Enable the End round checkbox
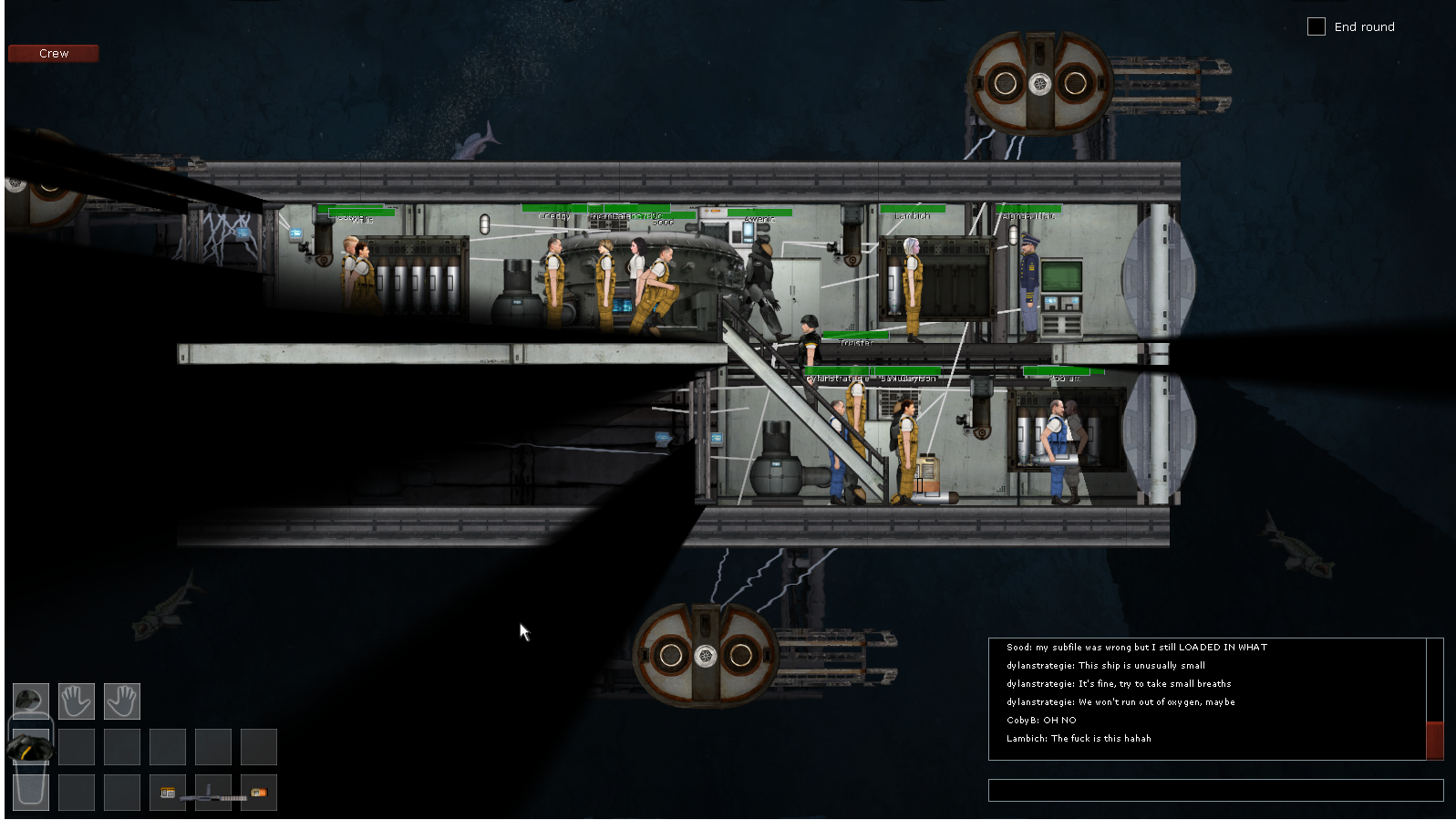 (x=1317, y=26)
